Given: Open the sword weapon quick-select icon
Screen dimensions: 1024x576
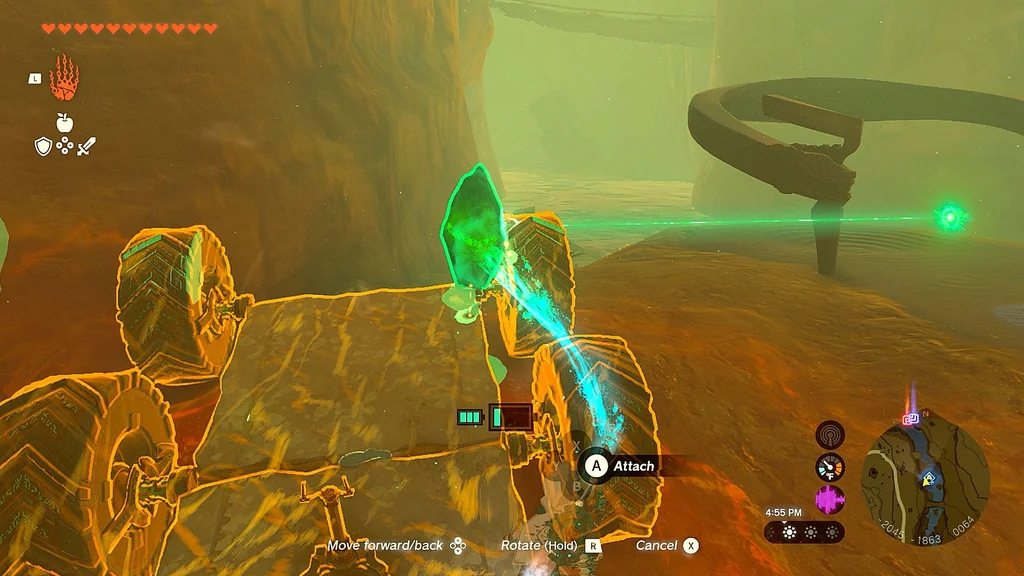Looking at the screenshot, I should click(86, 147).
